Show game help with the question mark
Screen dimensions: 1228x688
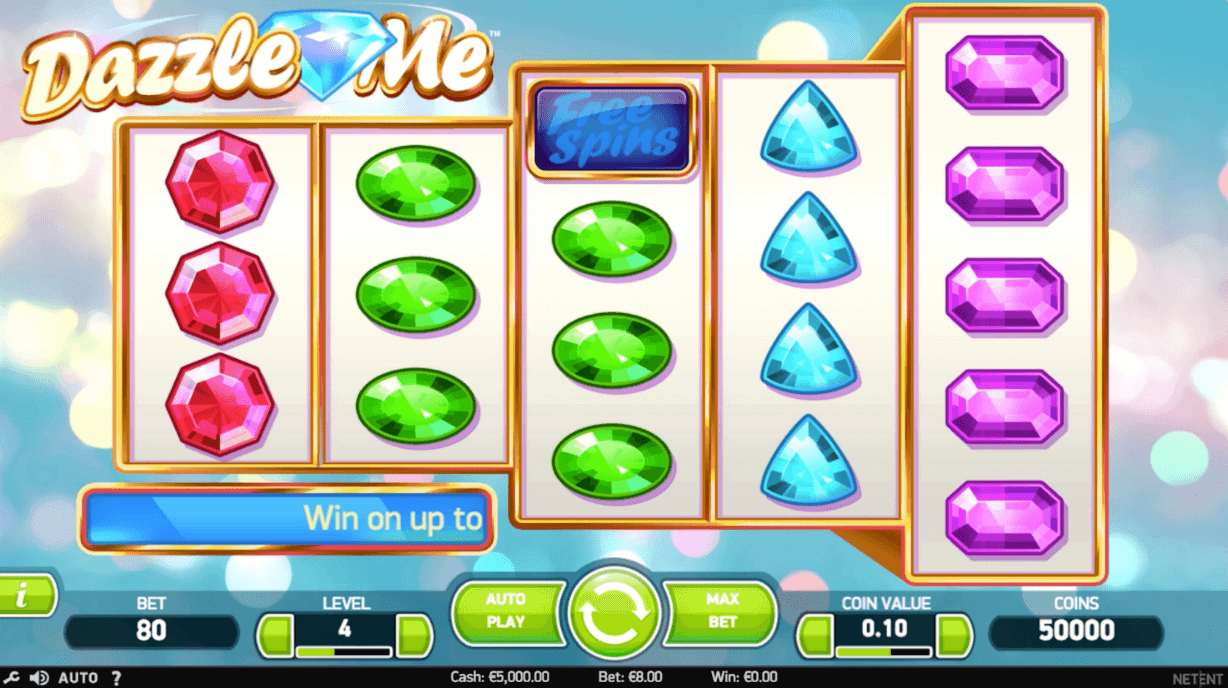[x=116, y=678]
